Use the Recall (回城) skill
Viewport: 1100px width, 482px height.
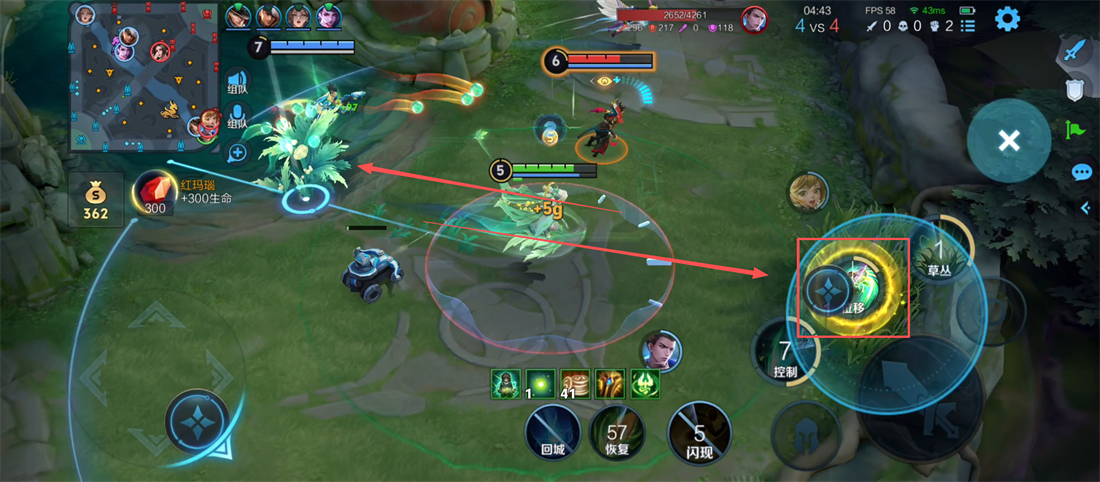pyautogui.click(x=553, y=432)
